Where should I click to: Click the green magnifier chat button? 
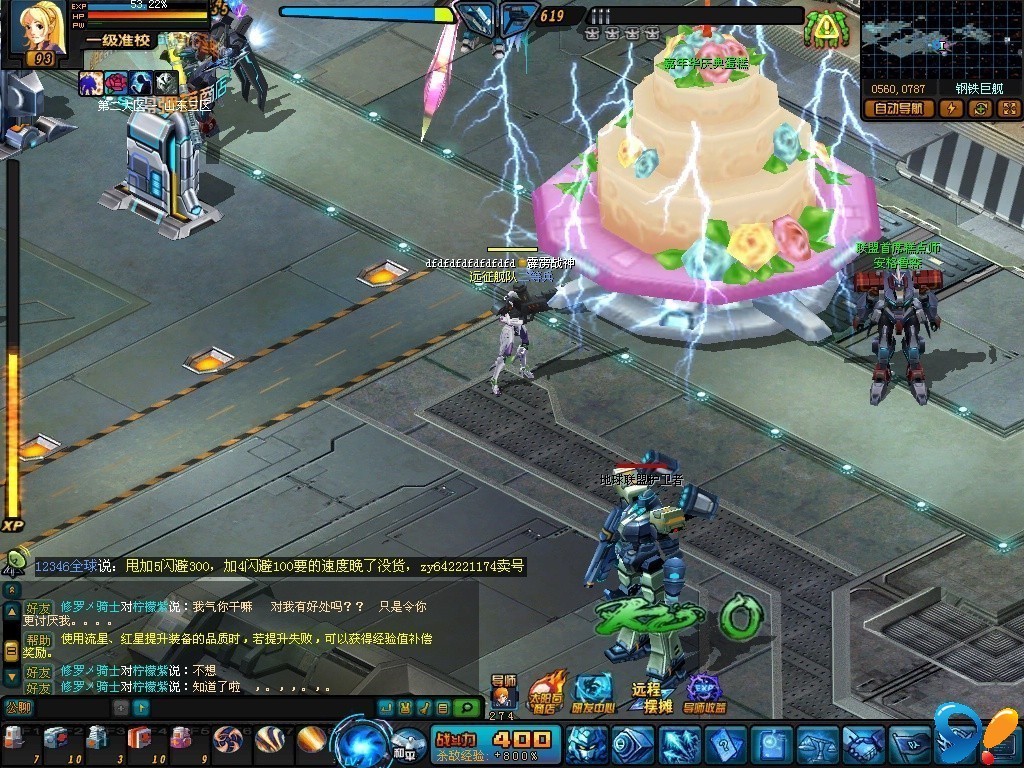tap(465, 708)
